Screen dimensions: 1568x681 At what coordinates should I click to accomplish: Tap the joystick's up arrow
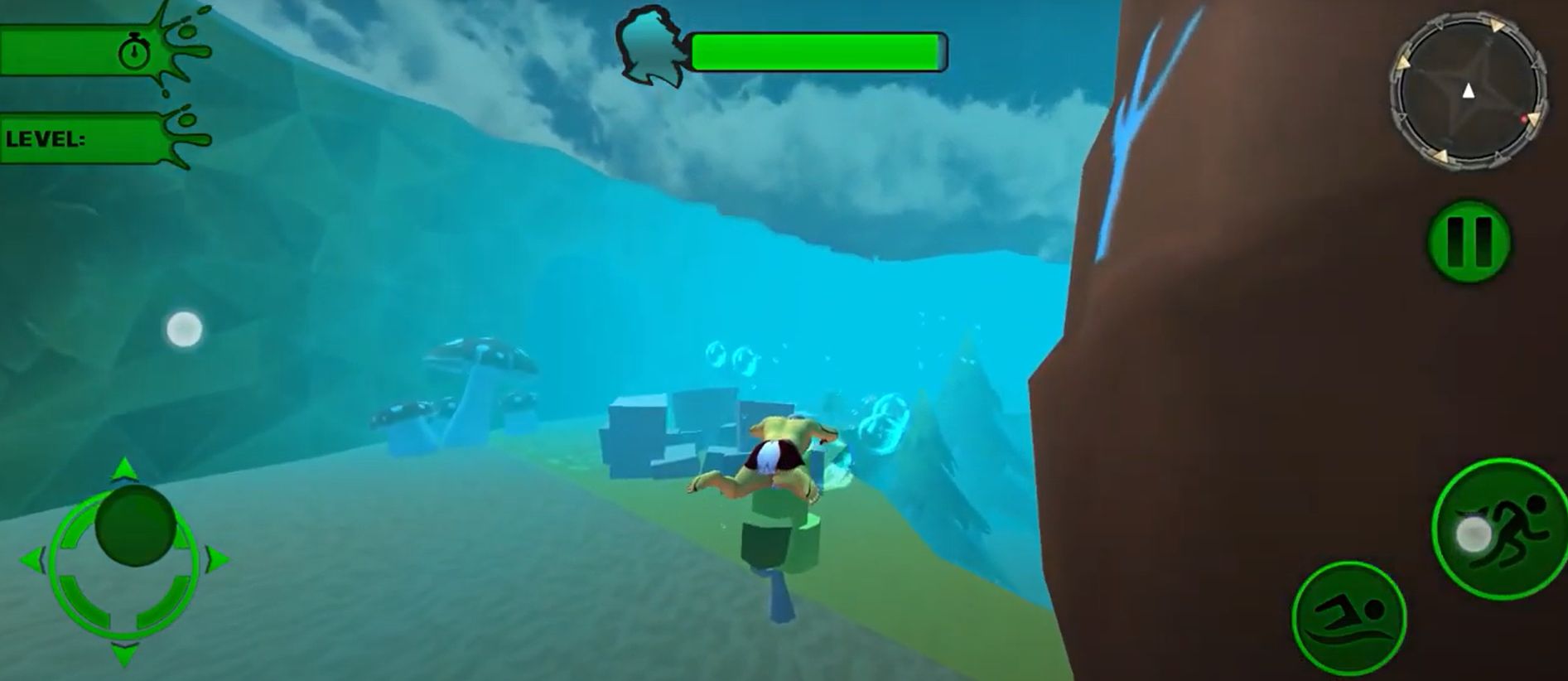click(124, 469)
